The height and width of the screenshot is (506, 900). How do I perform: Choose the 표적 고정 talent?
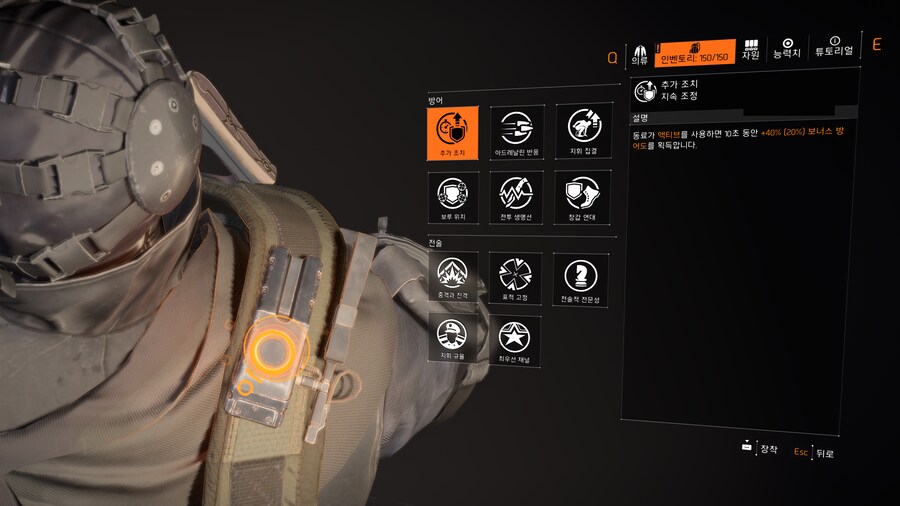point(517,277)
